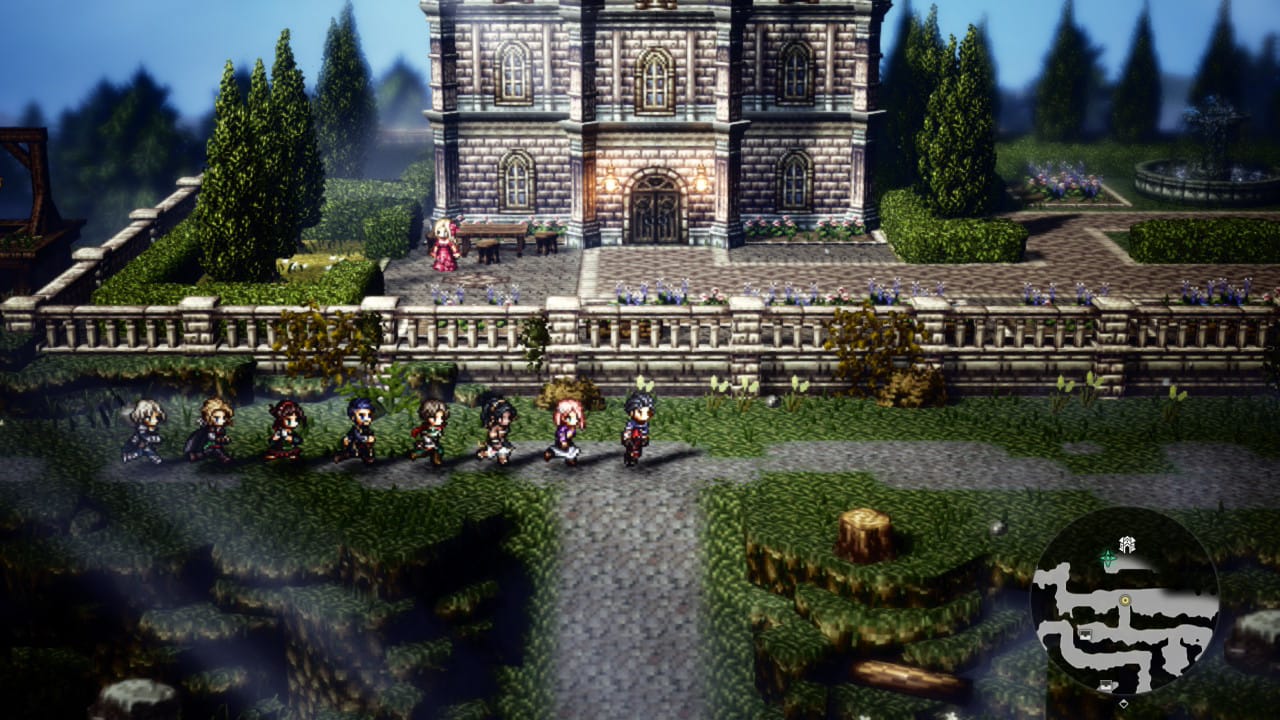The width and height of the screenshot is (1280, 720).
Task: Click the green star marker on the minimap
Action: (1107, 556)
